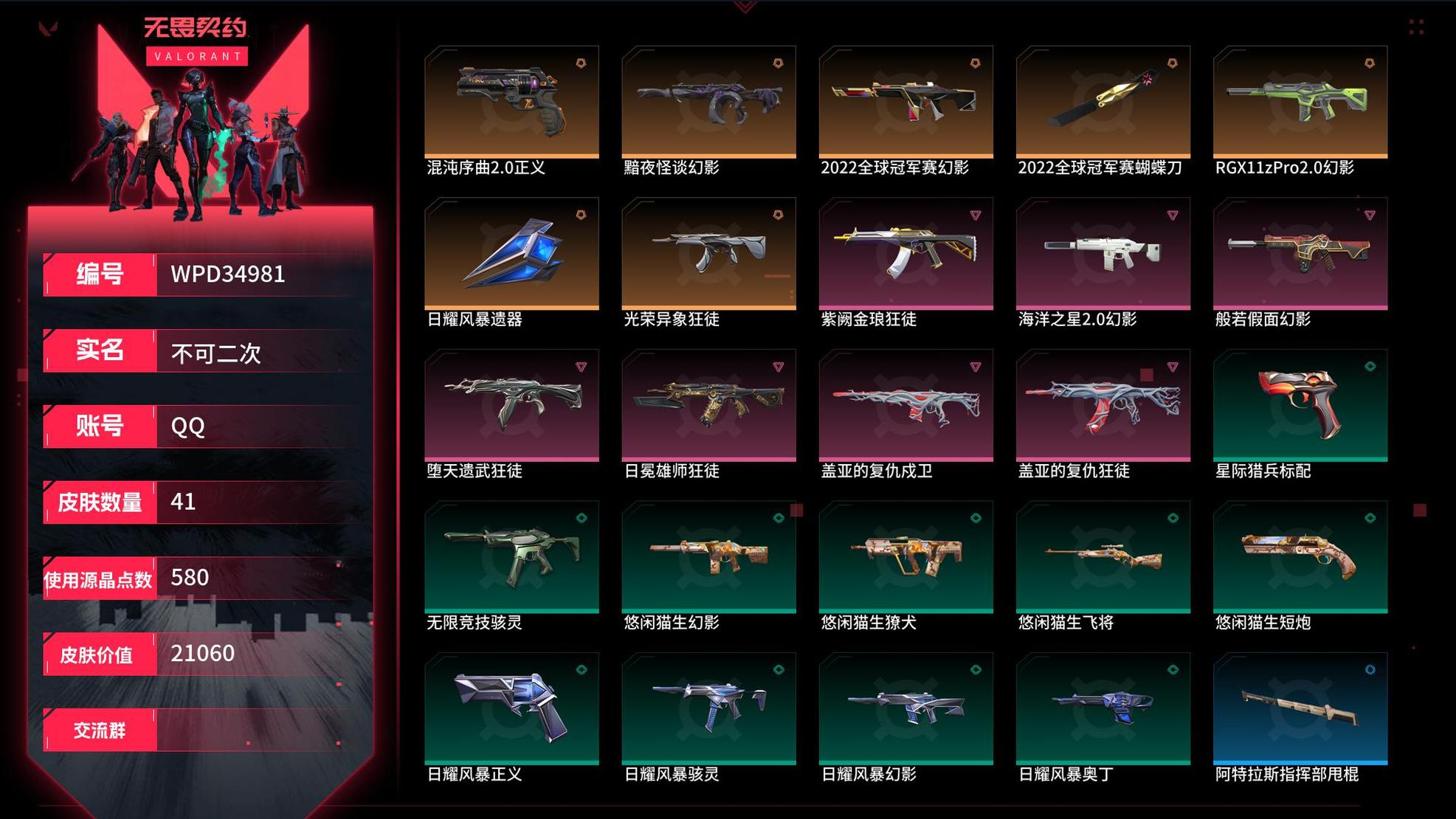Select the 堕天遗武狂徒 skin card
The width and height of the screenshot is (1456, 819).
pyautogui.click(x=511, y=405)
